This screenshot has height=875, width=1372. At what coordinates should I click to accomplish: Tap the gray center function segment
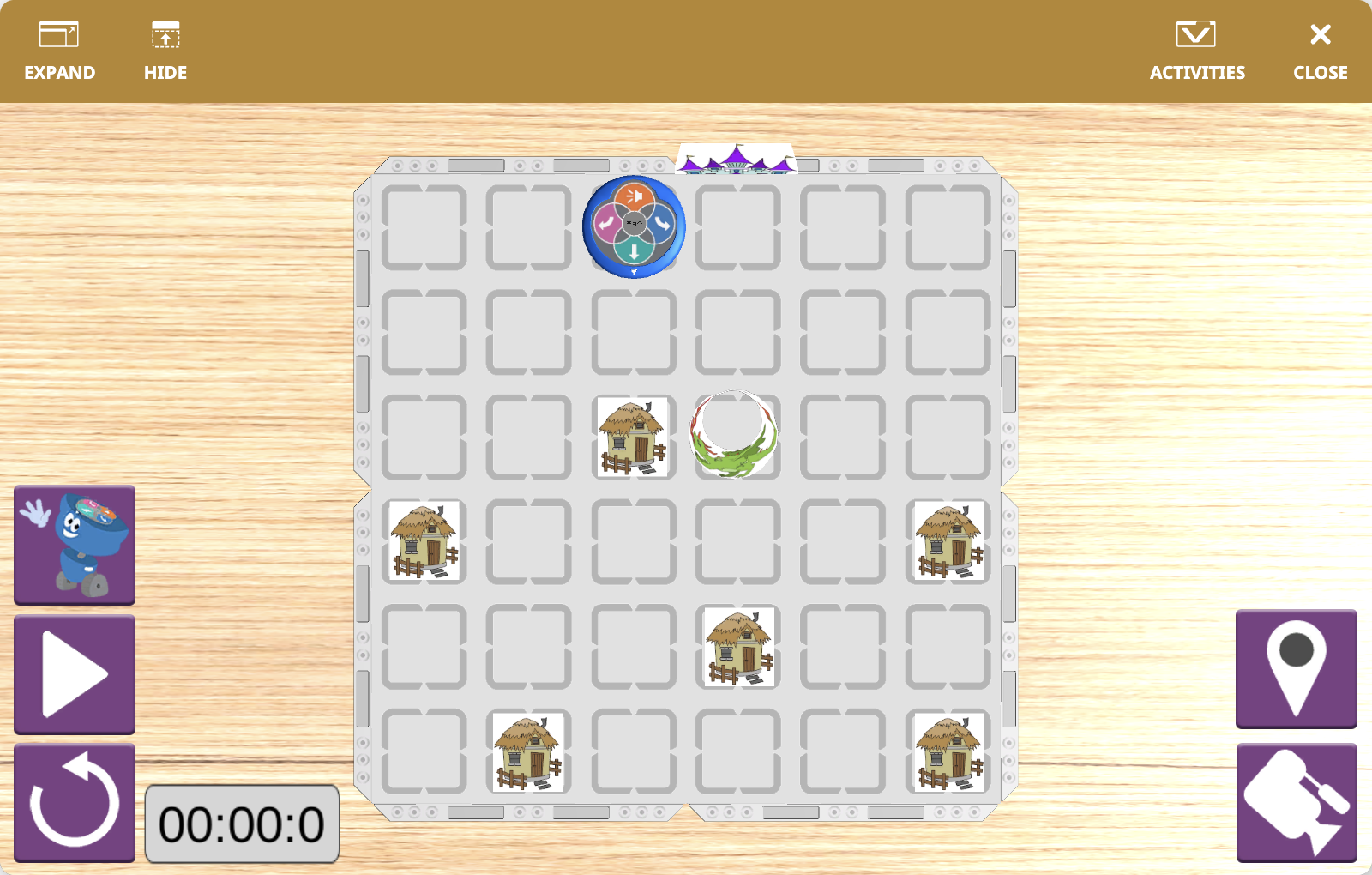tap(635, 222)
